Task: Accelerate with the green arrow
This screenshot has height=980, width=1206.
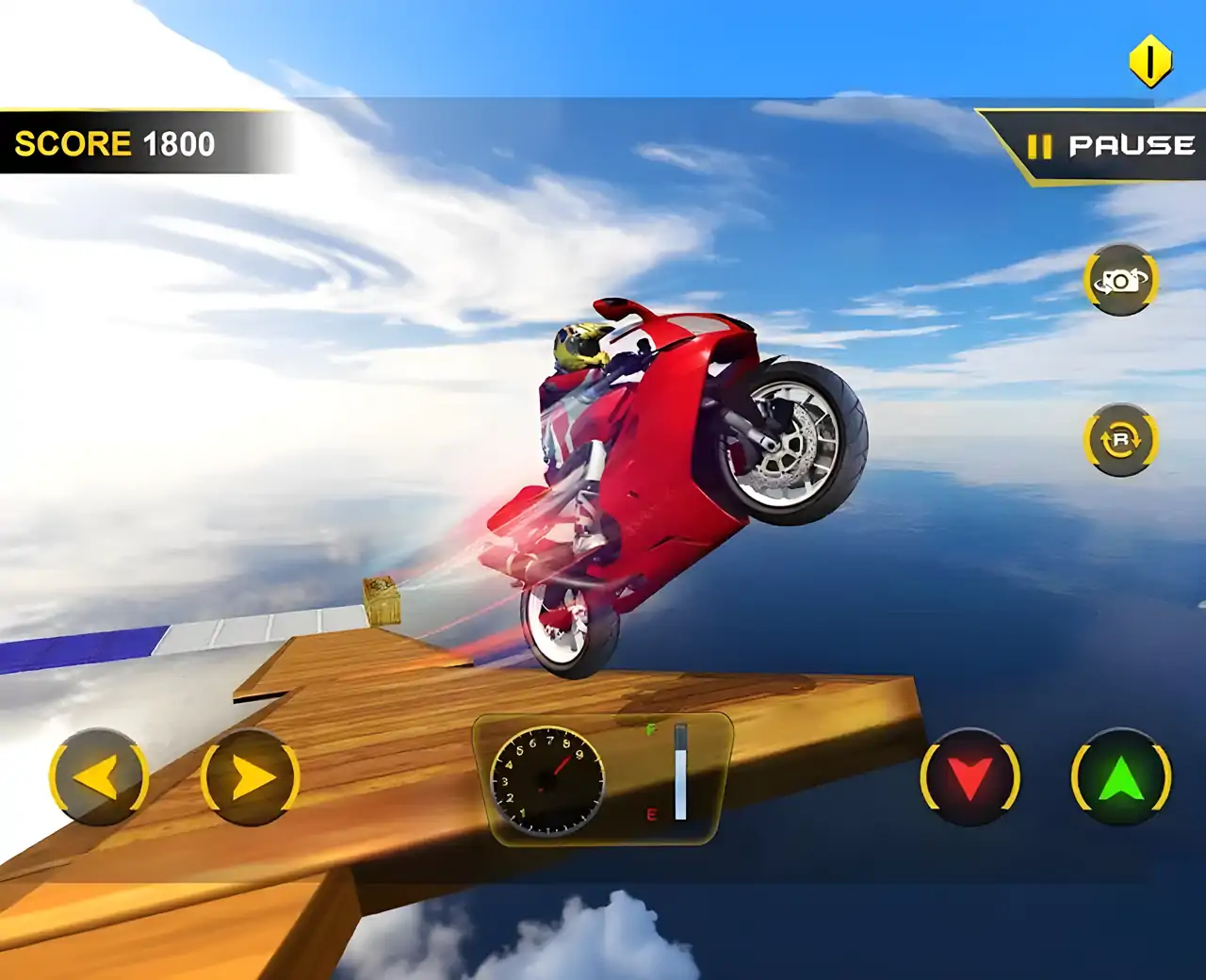Action: [1121, 778]
